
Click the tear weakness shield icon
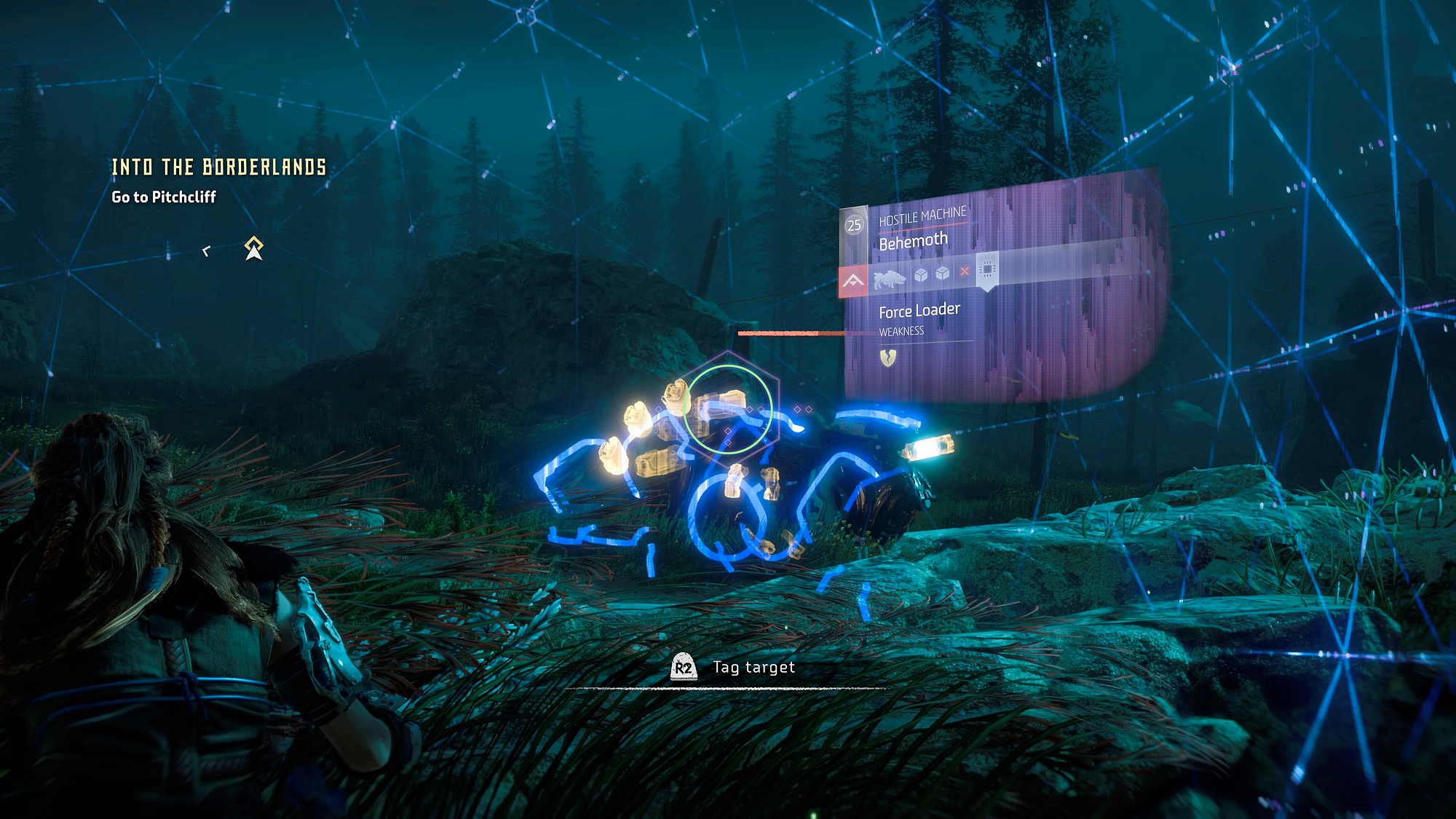(888, 357)
